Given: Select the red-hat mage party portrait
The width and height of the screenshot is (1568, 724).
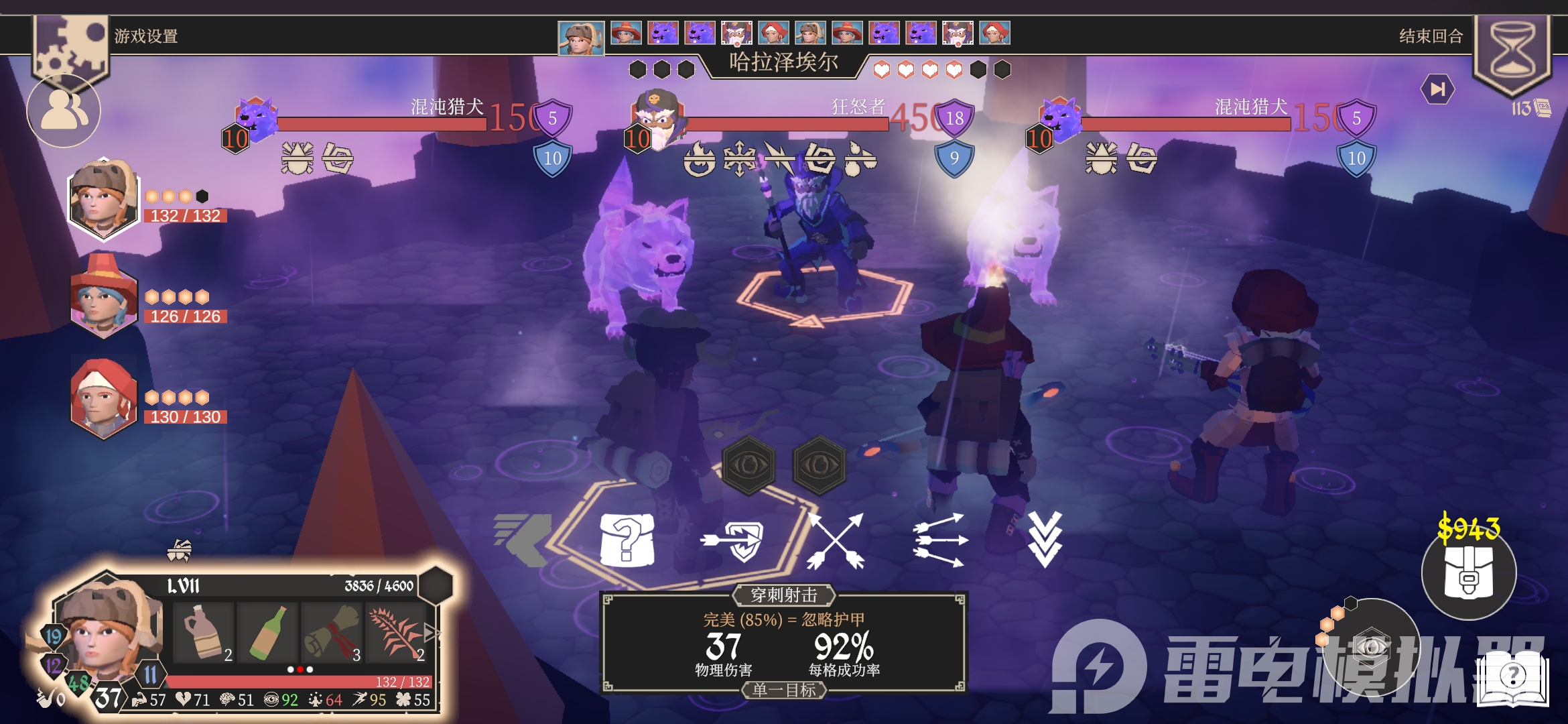Looking at the screenshot, I should coord(103,297).
